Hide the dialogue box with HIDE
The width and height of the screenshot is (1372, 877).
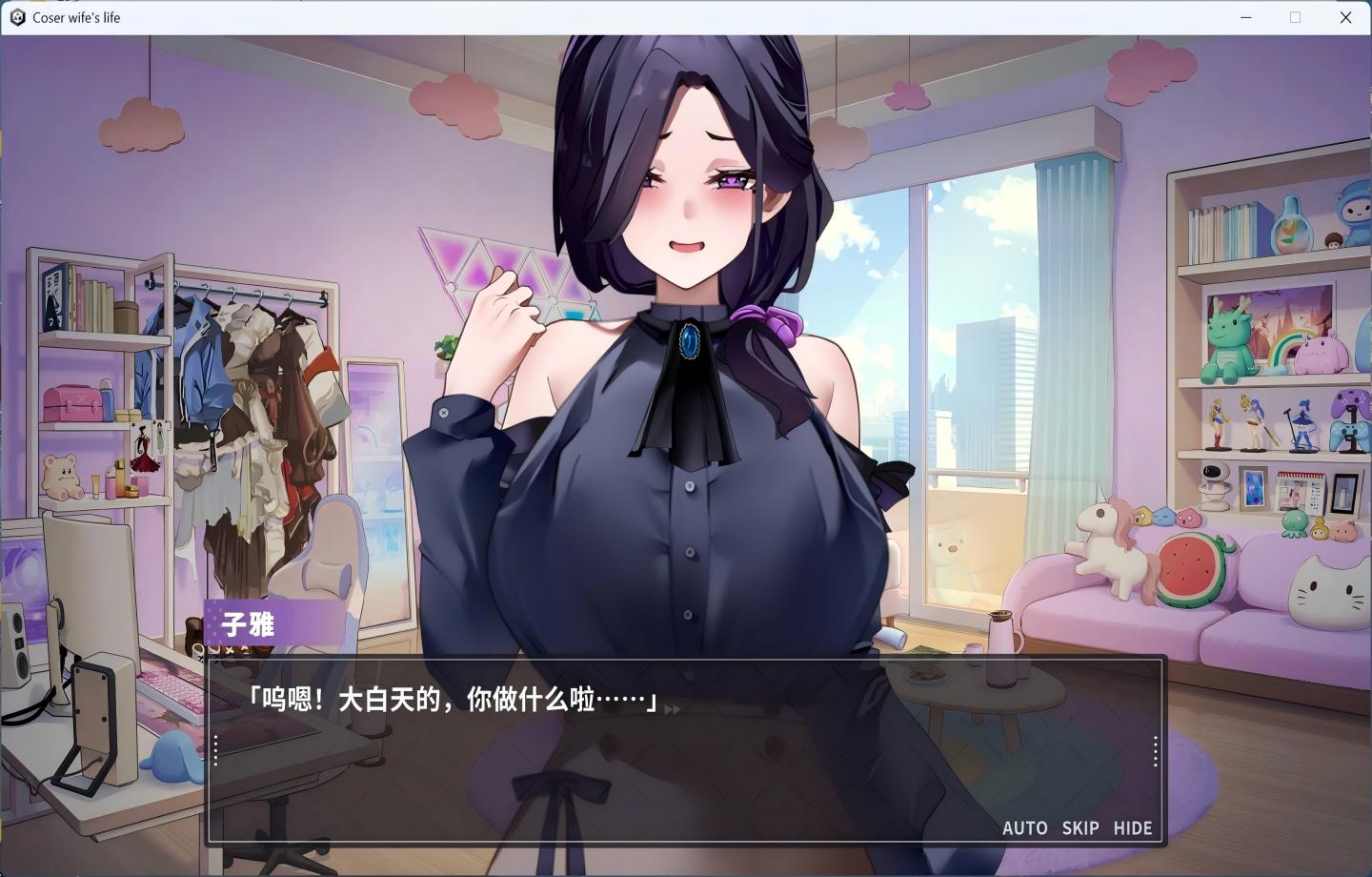[x=1132, y=828]
